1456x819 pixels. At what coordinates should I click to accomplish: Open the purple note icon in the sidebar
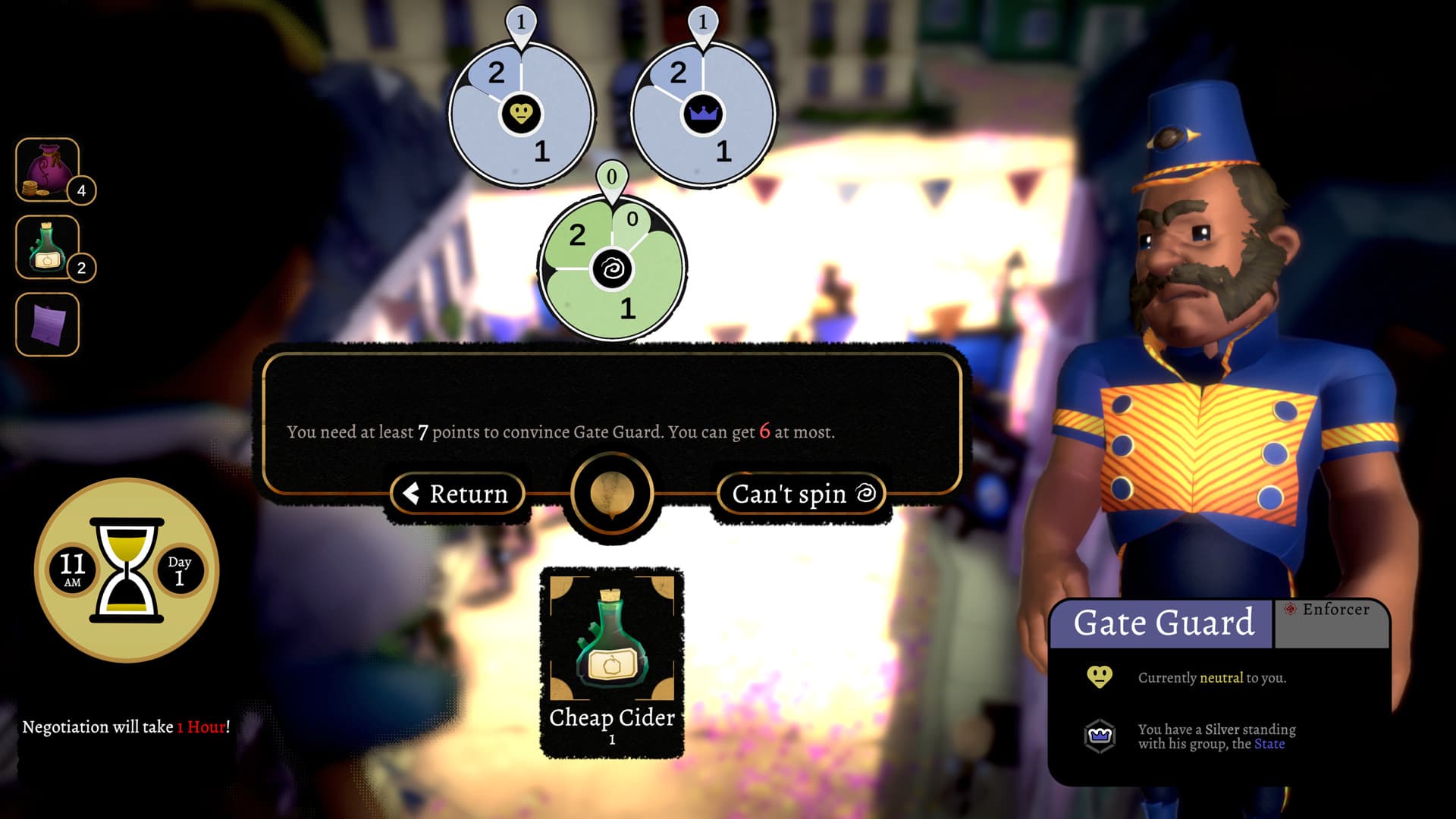(x=48, y=322)
